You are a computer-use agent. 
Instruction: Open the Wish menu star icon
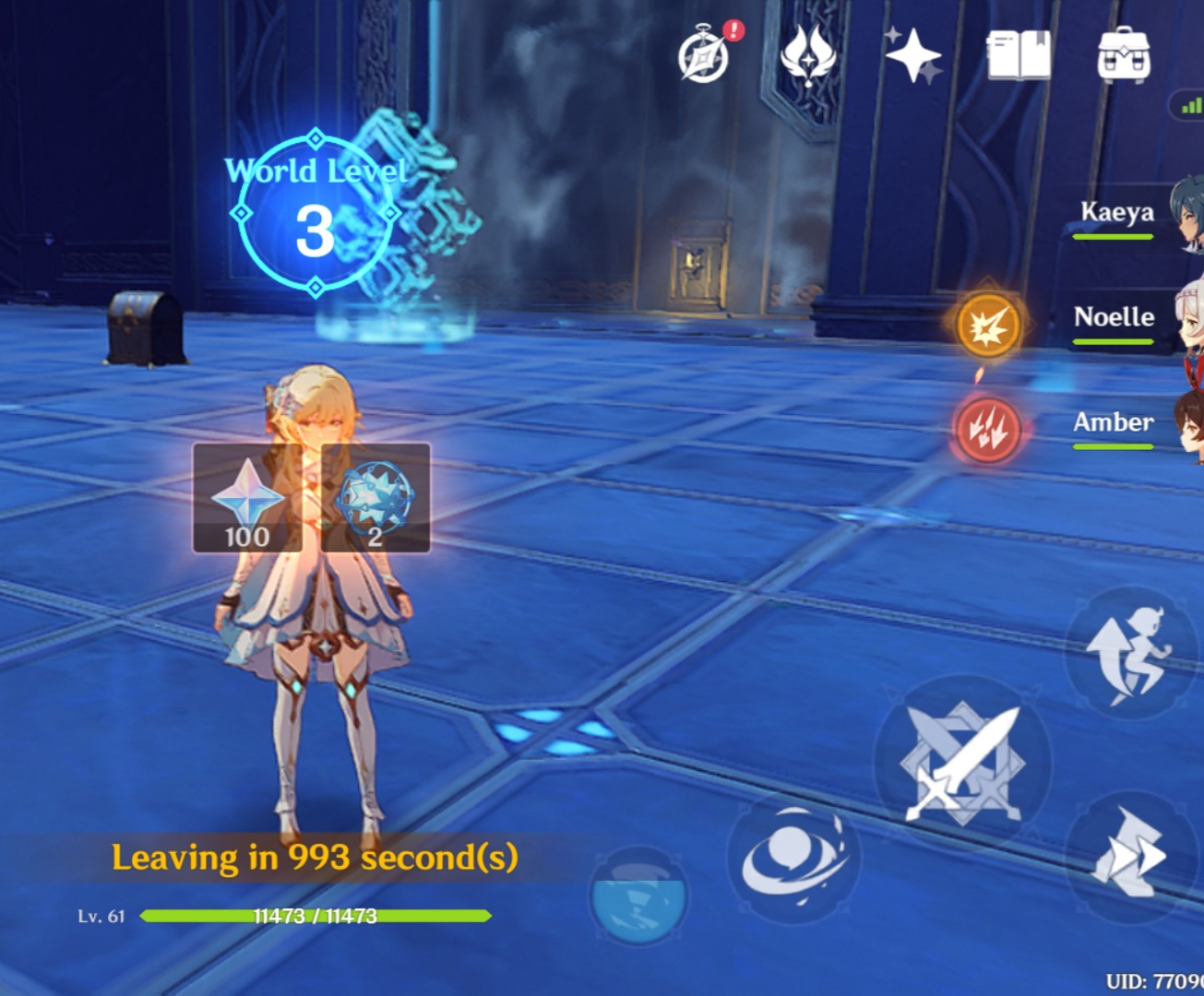coord(912,57)
